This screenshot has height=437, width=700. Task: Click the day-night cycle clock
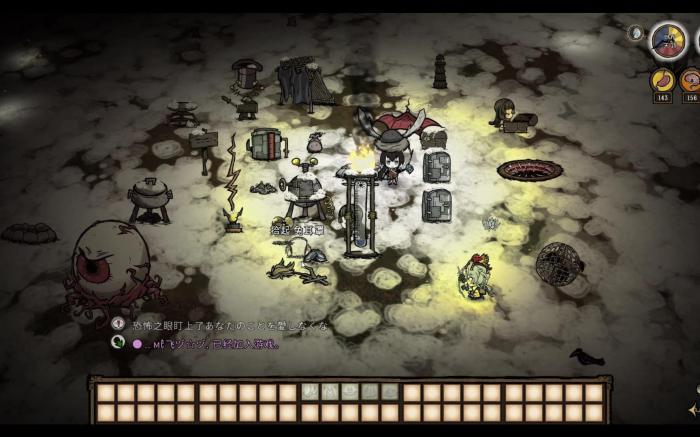click(667, 41)
